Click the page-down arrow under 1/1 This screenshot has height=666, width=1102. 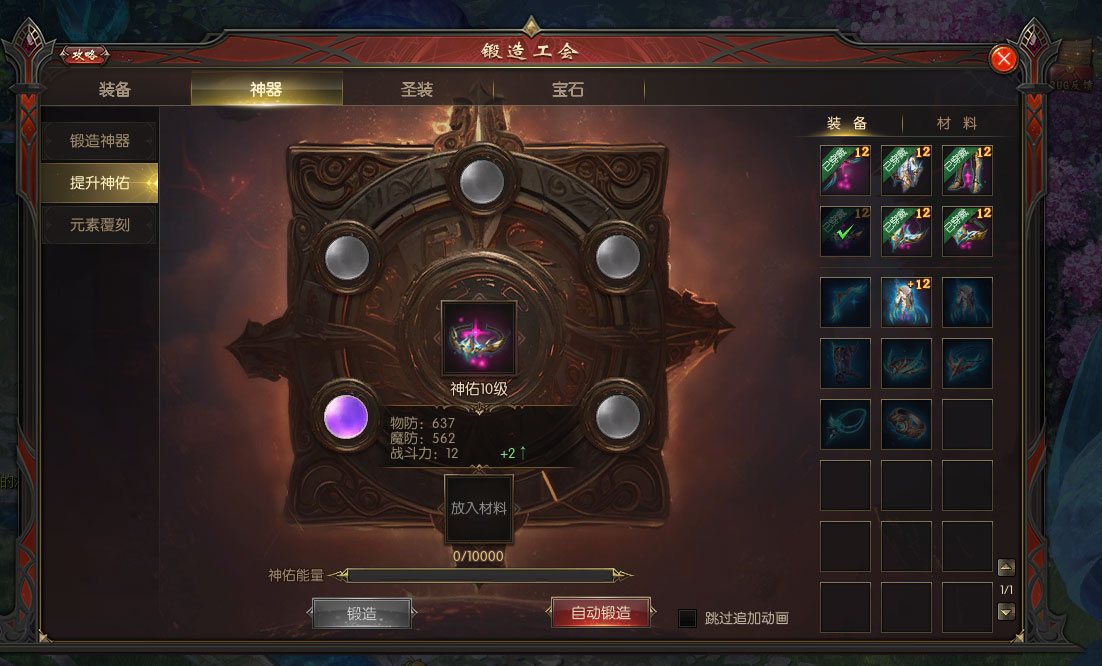(x=1006, y=612)
